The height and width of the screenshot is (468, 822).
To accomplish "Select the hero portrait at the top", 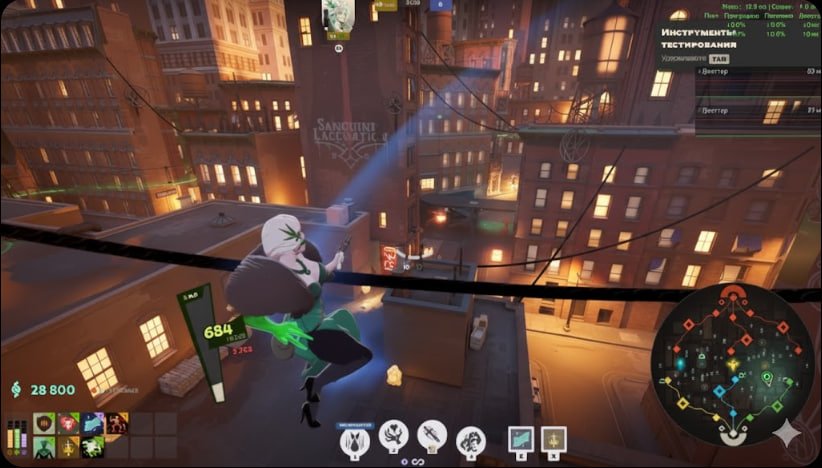I will (337, 15).
